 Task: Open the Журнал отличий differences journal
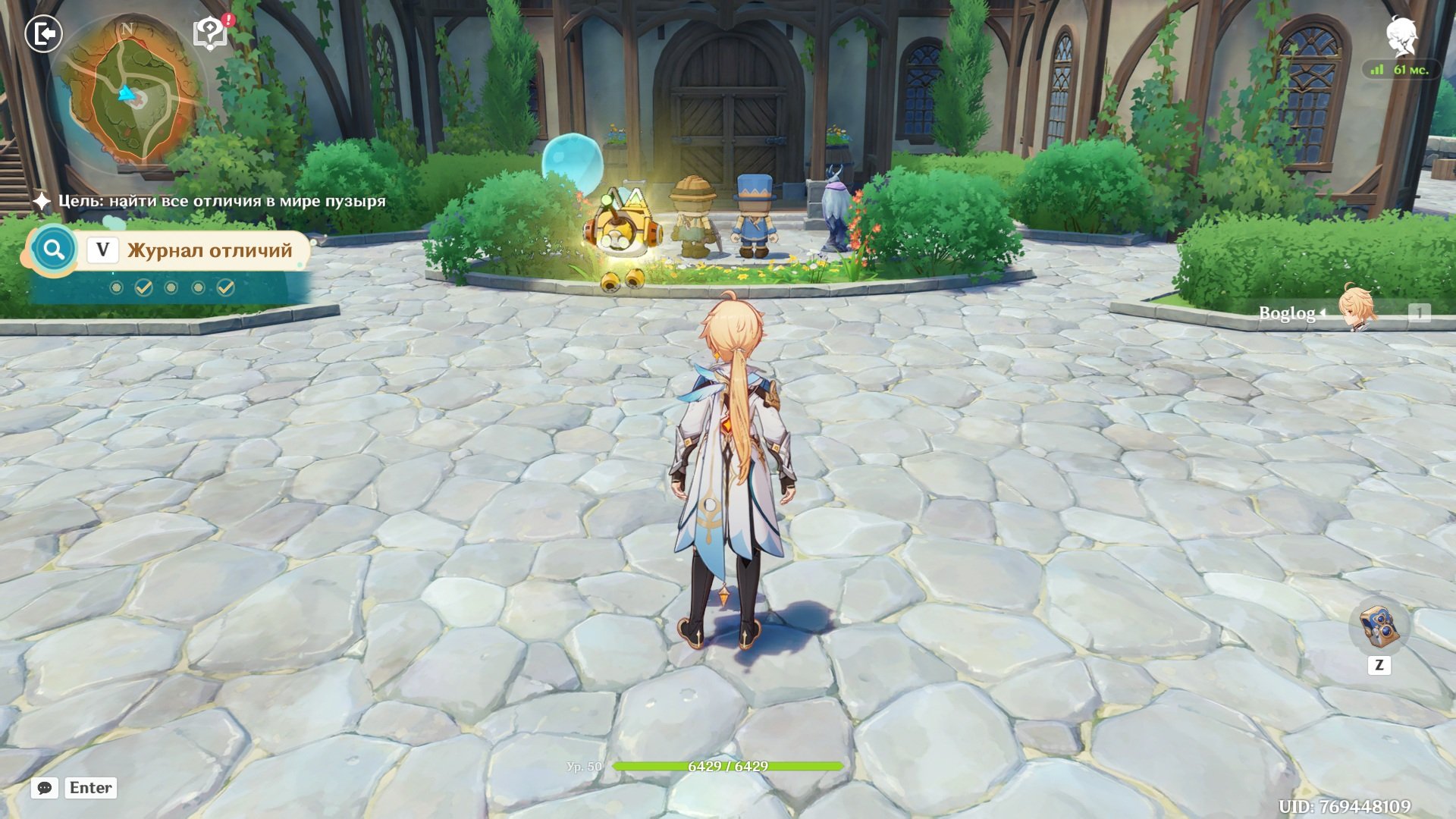[x=209, y=250]
